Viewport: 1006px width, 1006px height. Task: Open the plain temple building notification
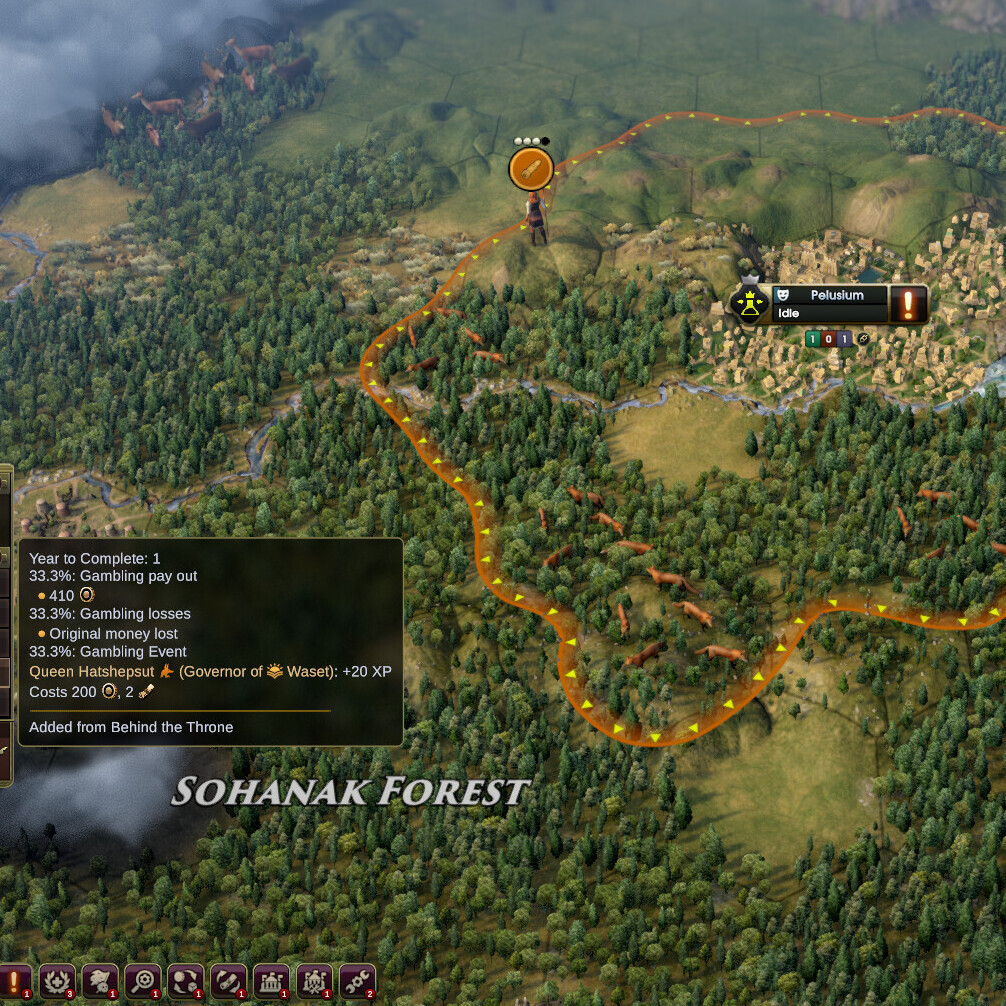tap(272, 982)
